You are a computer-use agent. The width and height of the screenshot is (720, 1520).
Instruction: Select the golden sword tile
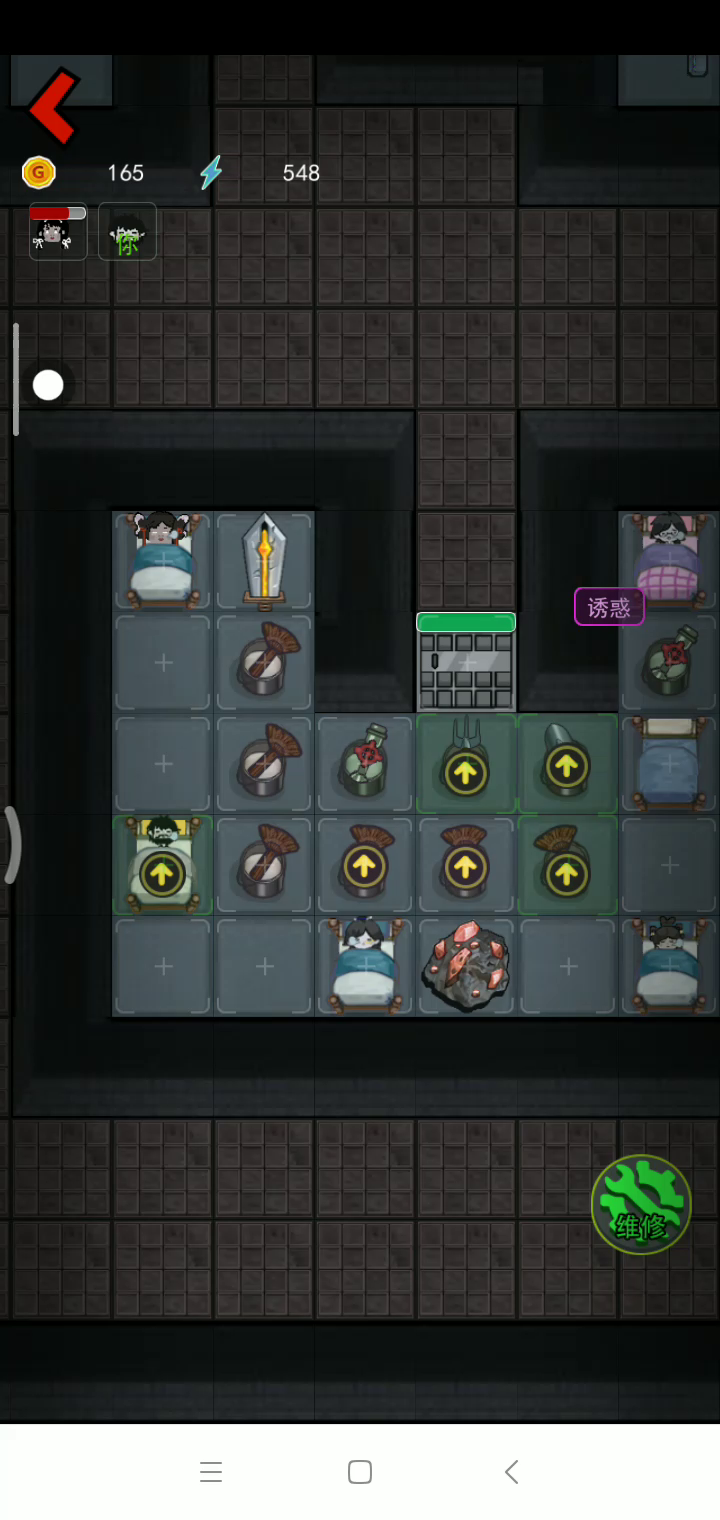(264, 561)
